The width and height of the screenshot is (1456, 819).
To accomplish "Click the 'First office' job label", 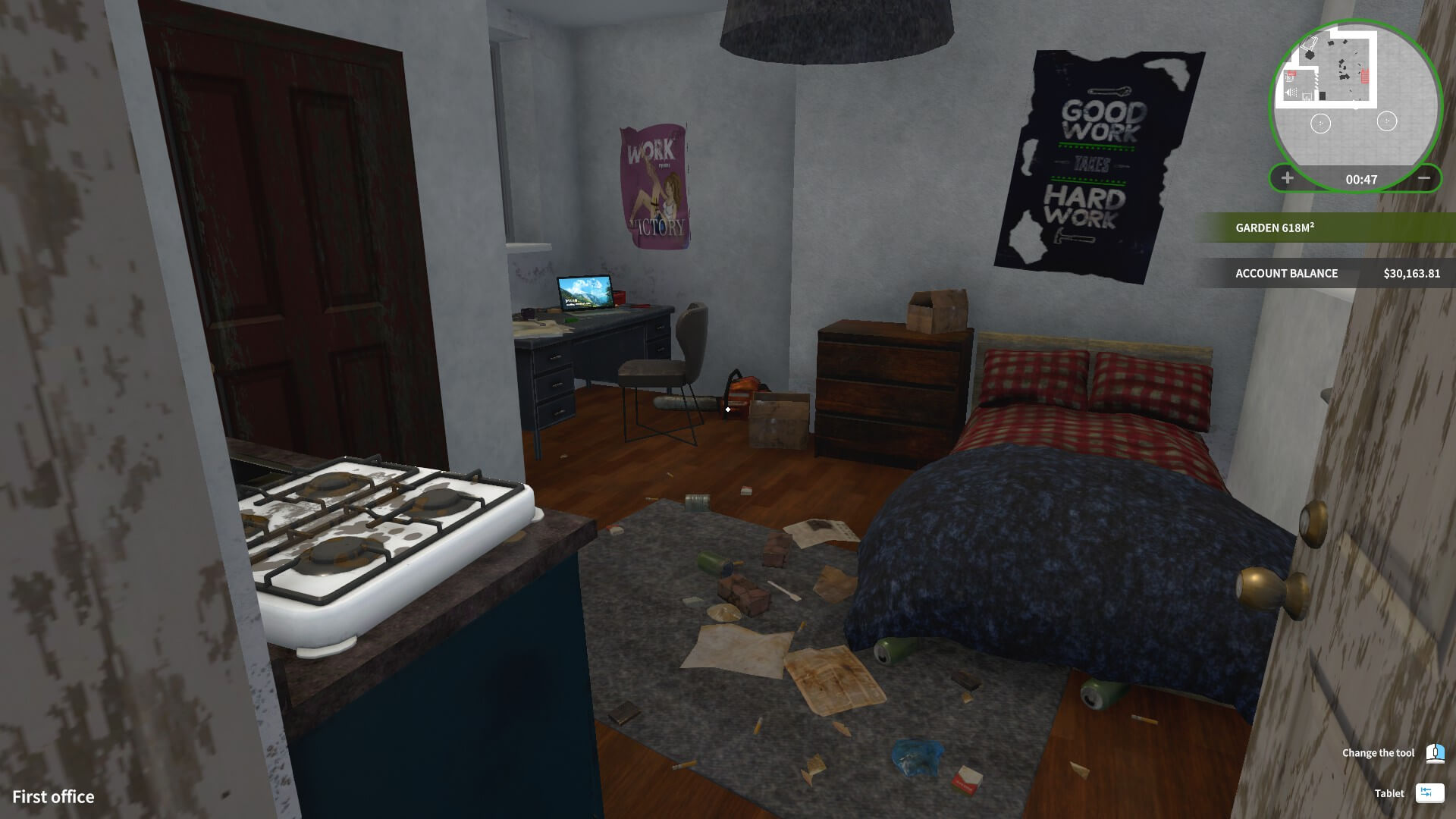I will tap(53, 796).
